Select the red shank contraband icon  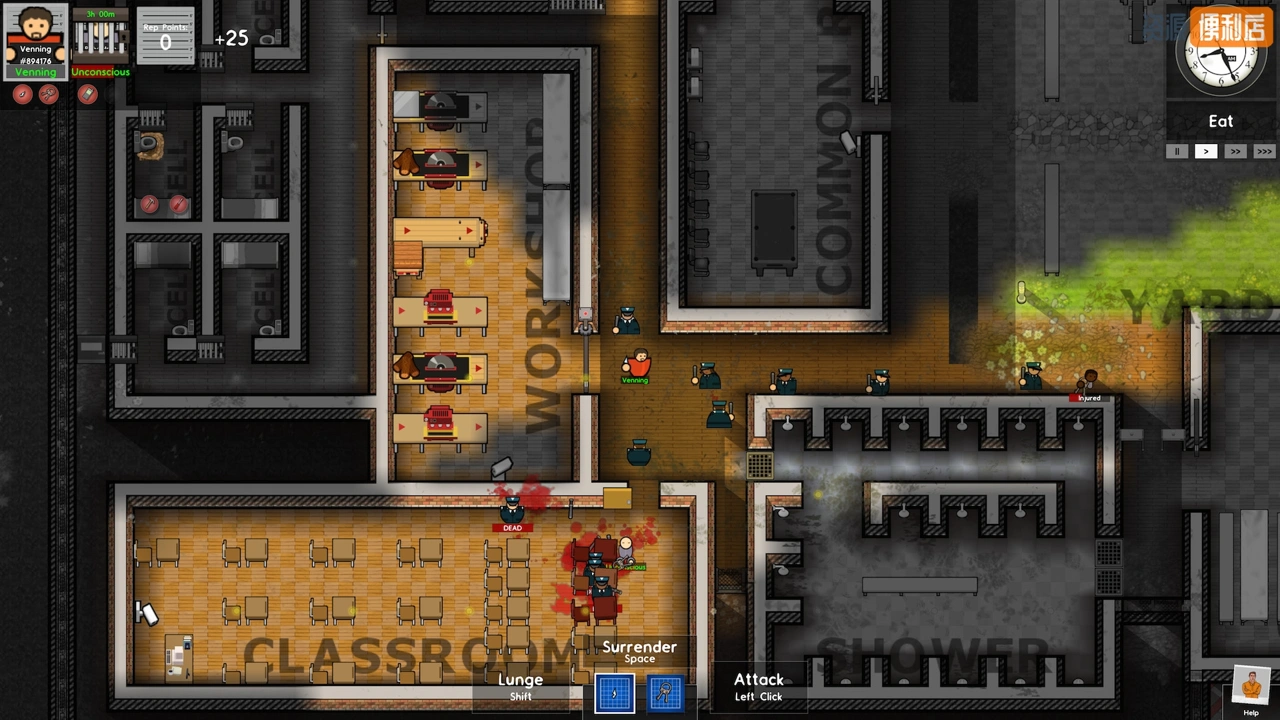pyautogui.click(x=23, y=94)
